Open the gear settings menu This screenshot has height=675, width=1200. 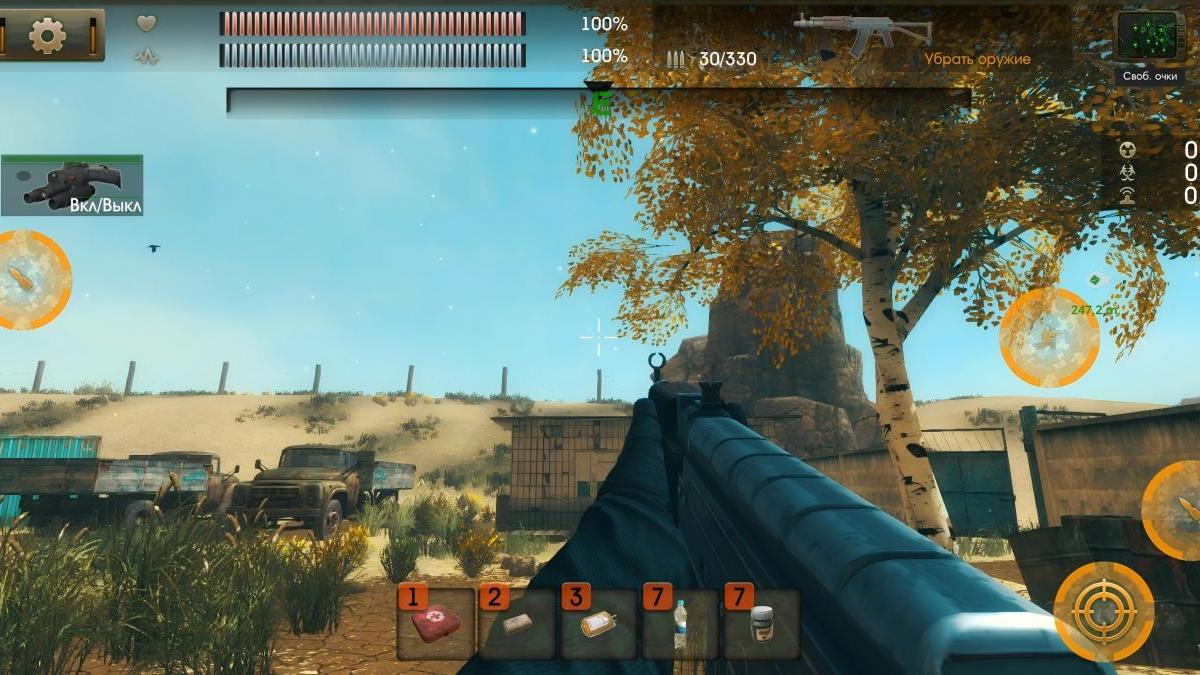(x=47, y=36)
